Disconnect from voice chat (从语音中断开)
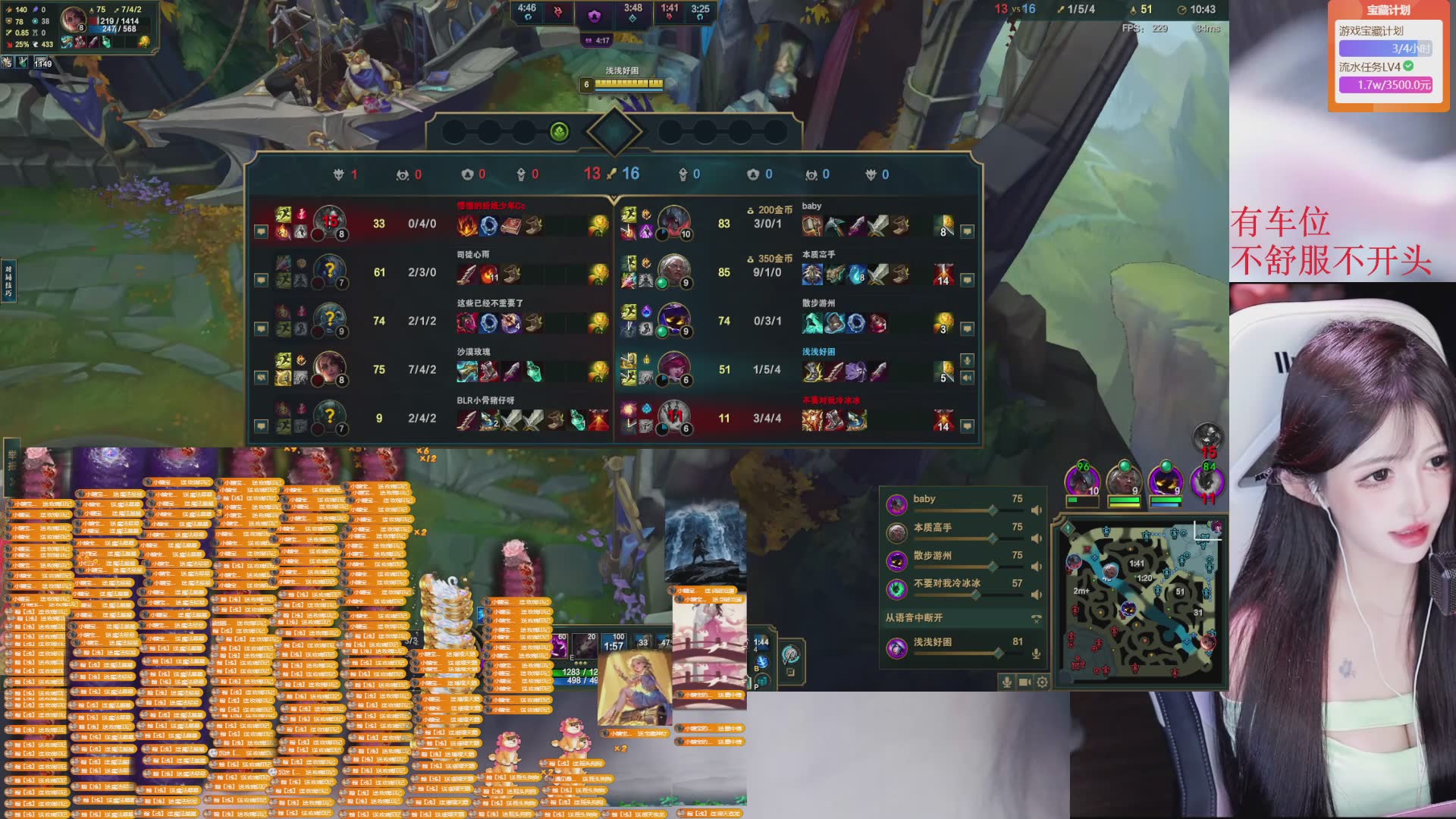This screenshot has width=1456, height=819. 1036,618
